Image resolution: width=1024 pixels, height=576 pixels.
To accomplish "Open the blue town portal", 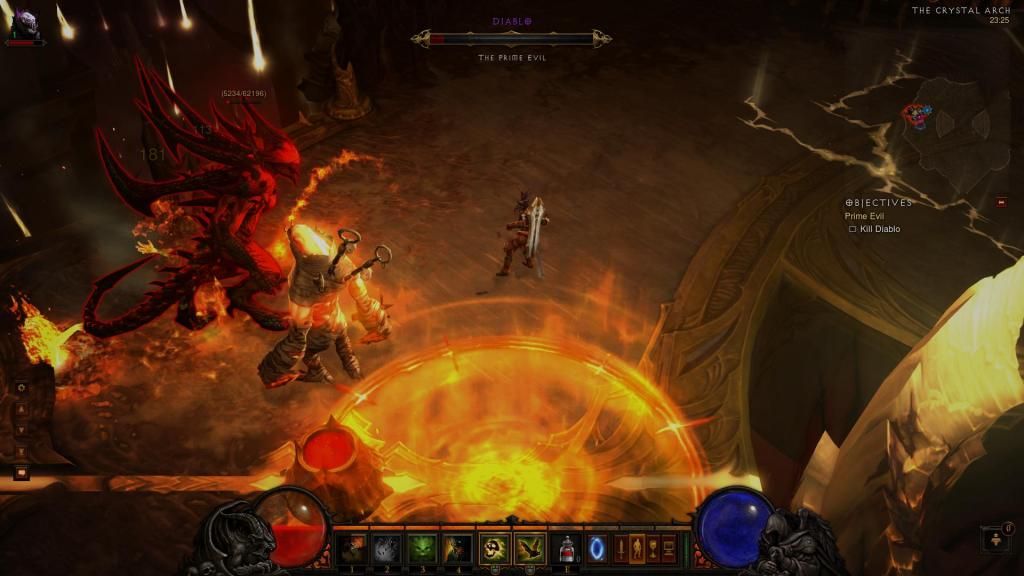I will [x=597, y=548].
